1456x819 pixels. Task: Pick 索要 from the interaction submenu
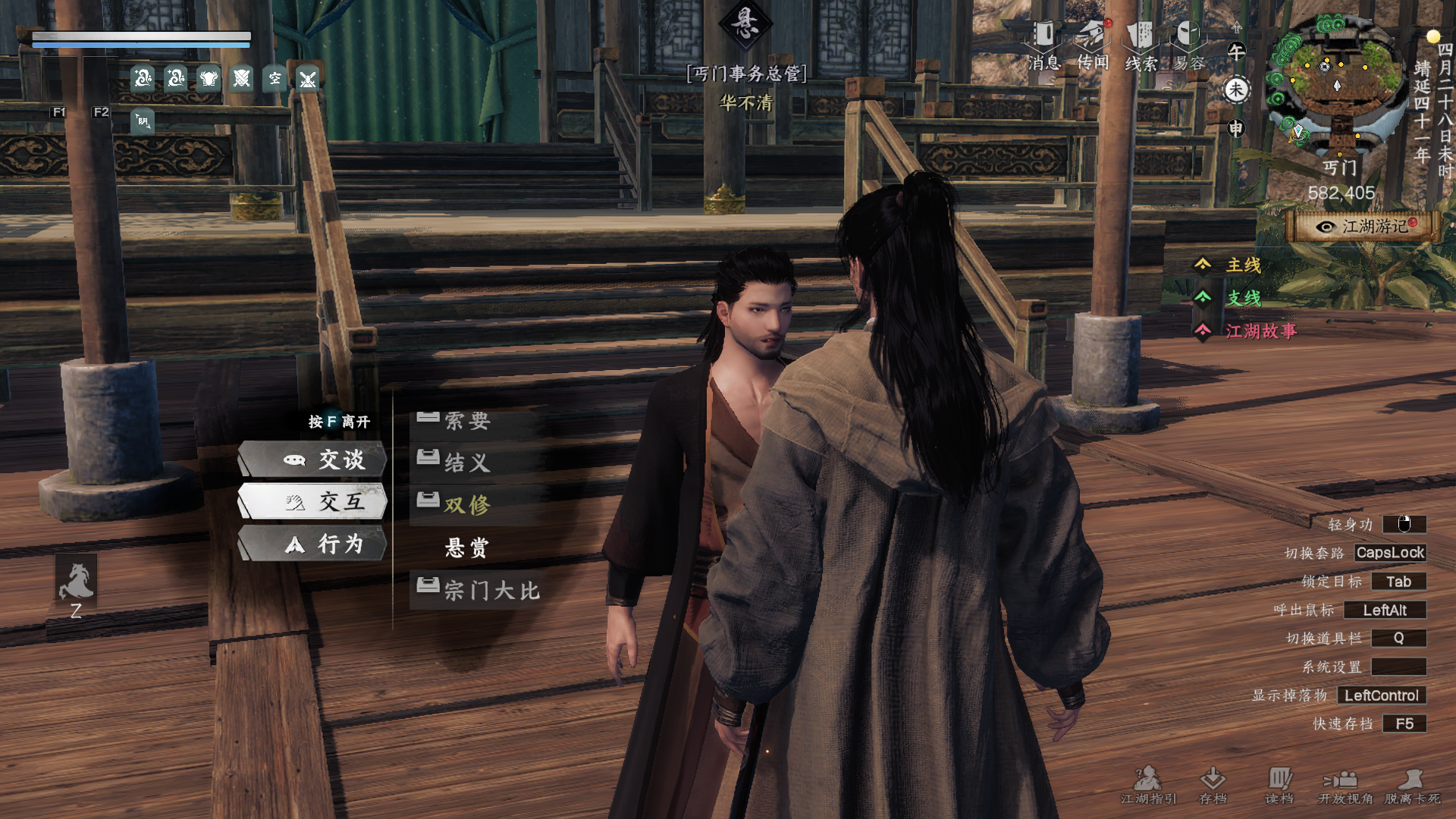[x=467, y=421]
